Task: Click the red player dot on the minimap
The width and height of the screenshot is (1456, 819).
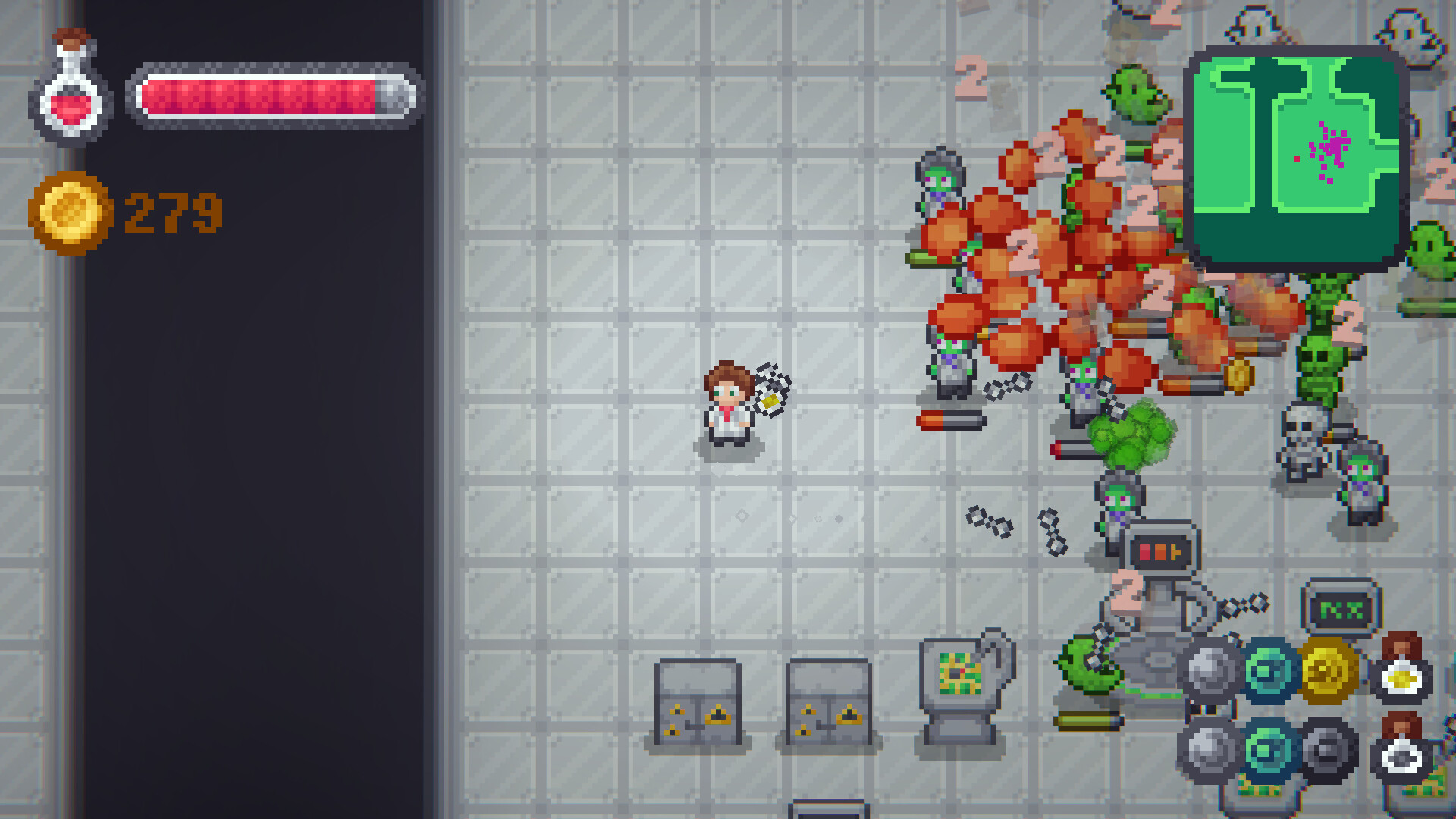Action: point(1297,159)
